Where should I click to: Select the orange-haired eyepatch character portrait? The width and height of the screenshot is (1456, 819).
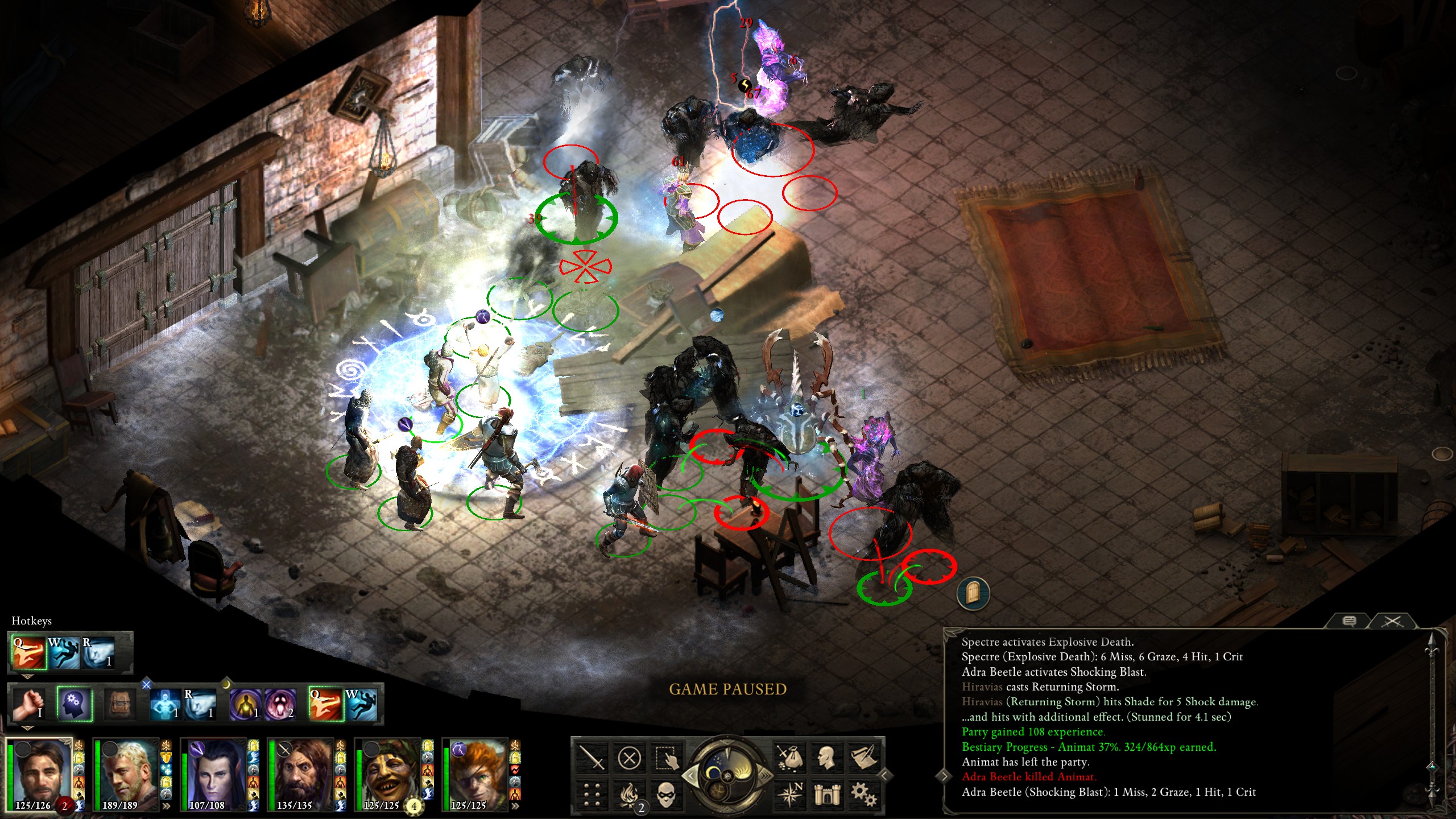click(x=475, y=773)
